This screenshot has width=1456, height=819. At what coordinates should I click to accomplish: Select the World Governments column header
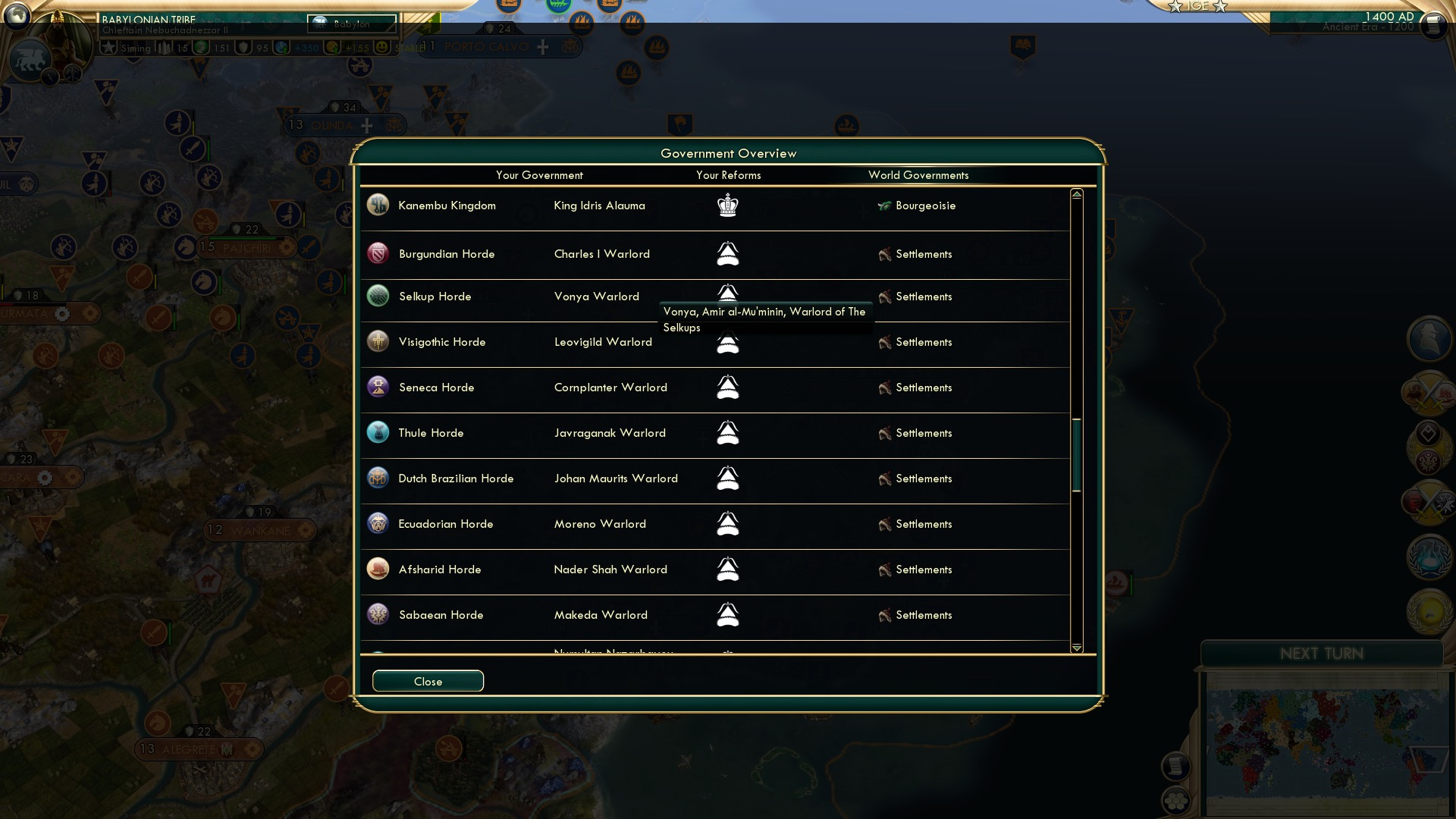click(x=919, y=175)
